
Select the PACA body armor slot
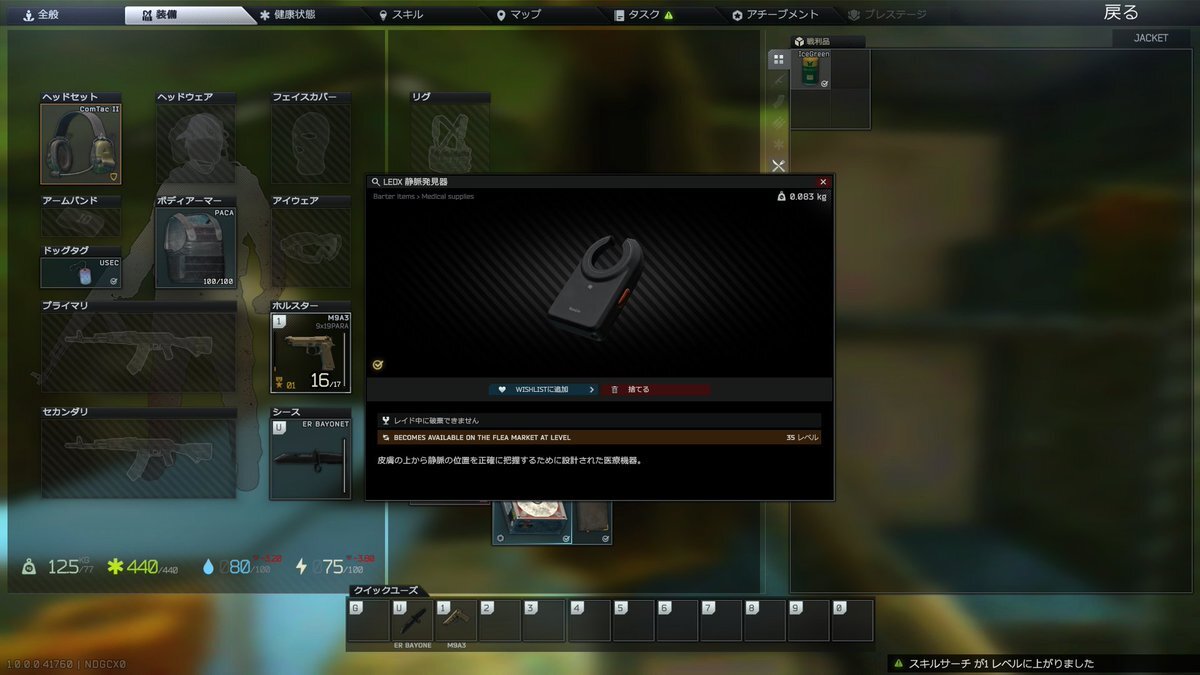(x=196, y=248)
